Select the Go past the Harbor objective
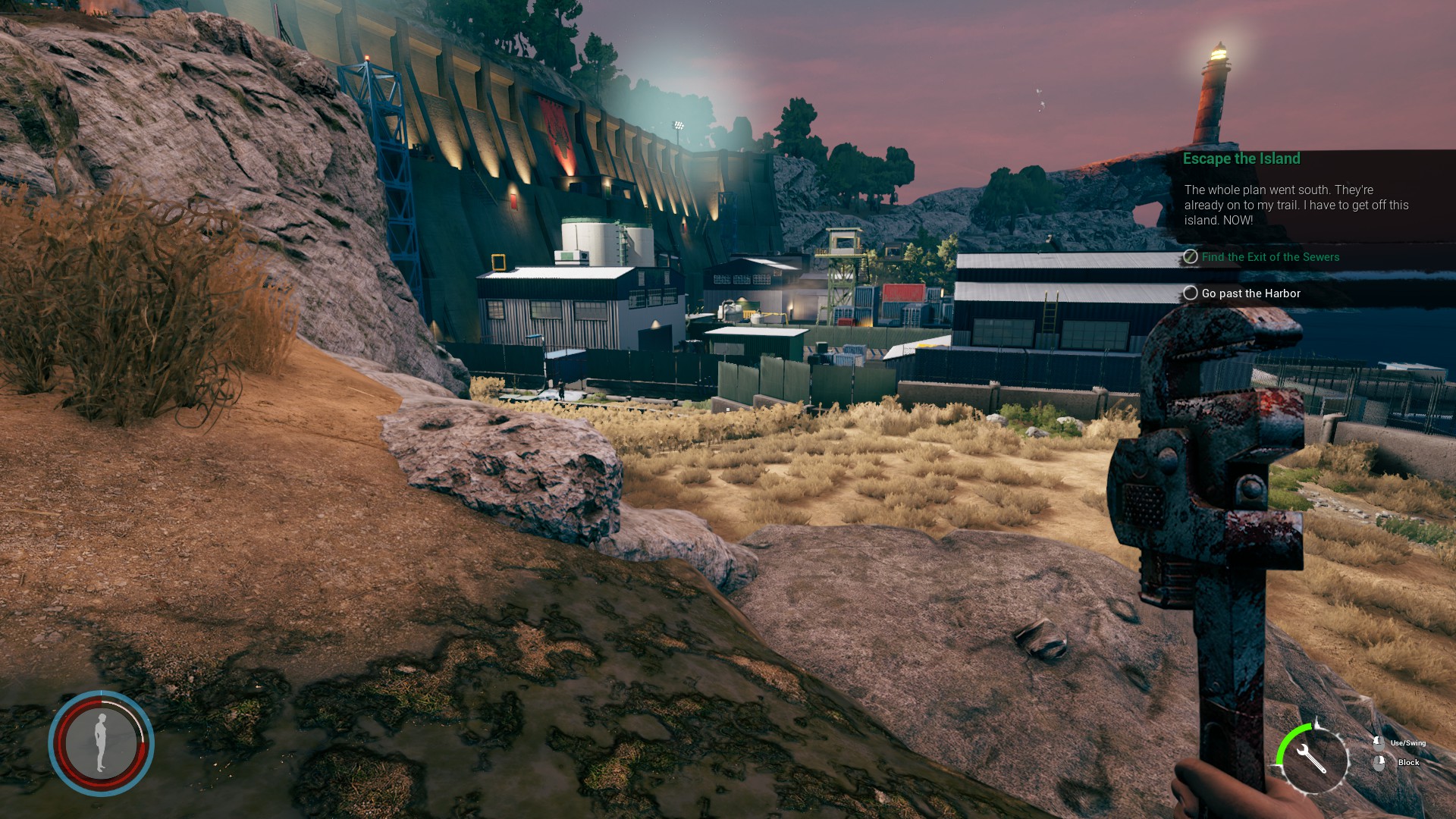The width and height of the screenshot is (1456, 819). tap(1250, 293)
